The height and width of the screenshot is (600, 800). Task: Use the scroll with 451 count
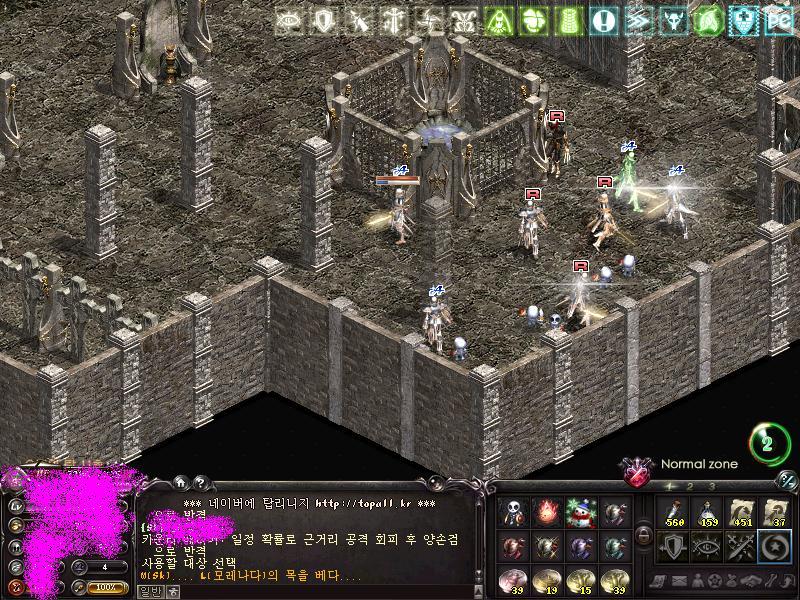pos(741,512)
